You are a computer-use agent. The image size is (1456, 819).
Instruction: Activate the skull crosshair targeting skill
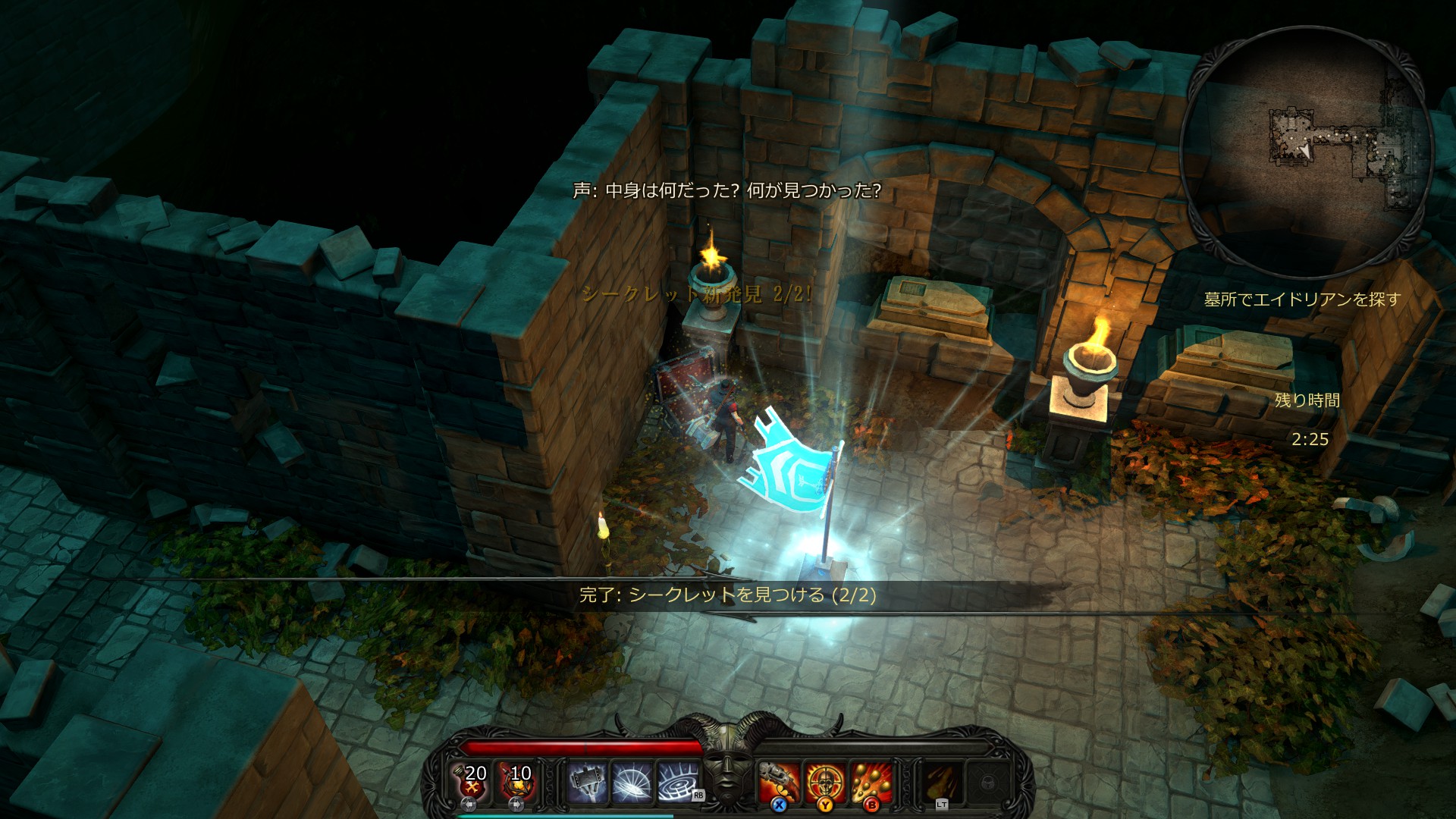(x=824, y=782)
